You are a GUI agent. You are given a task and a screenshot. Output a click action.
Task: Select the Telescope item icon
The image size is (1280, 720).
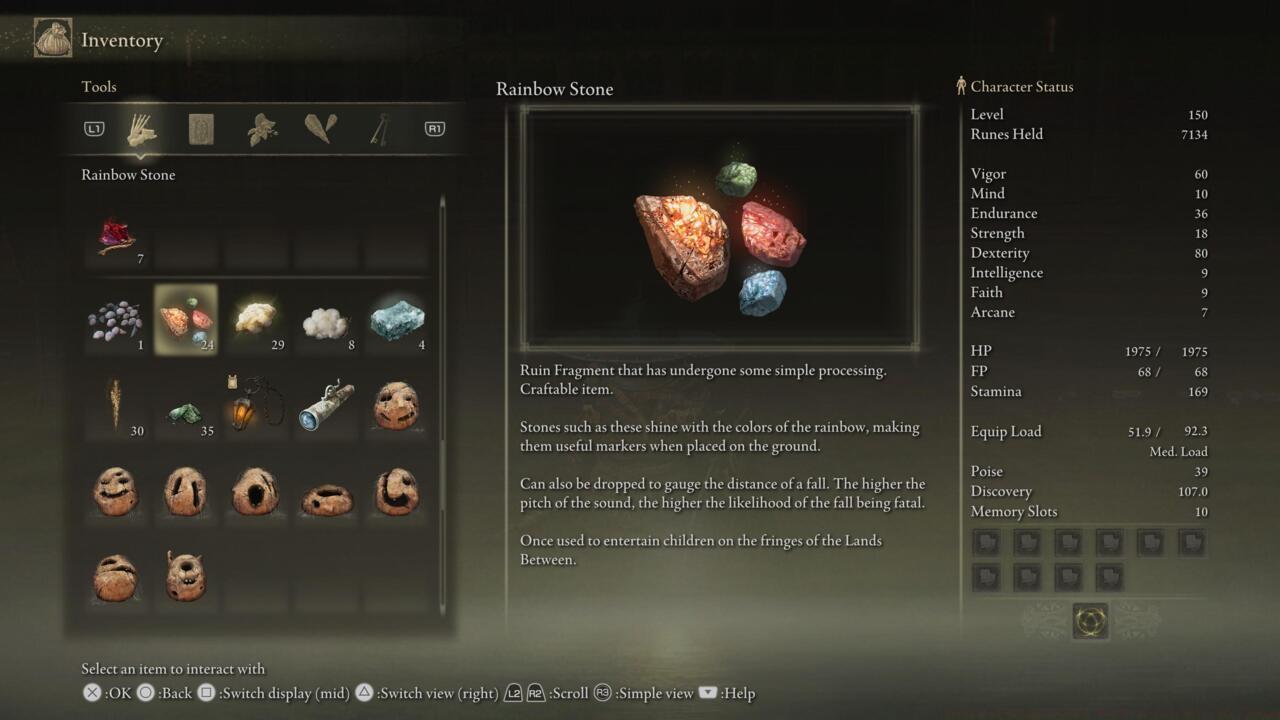[x=325, y=405]
